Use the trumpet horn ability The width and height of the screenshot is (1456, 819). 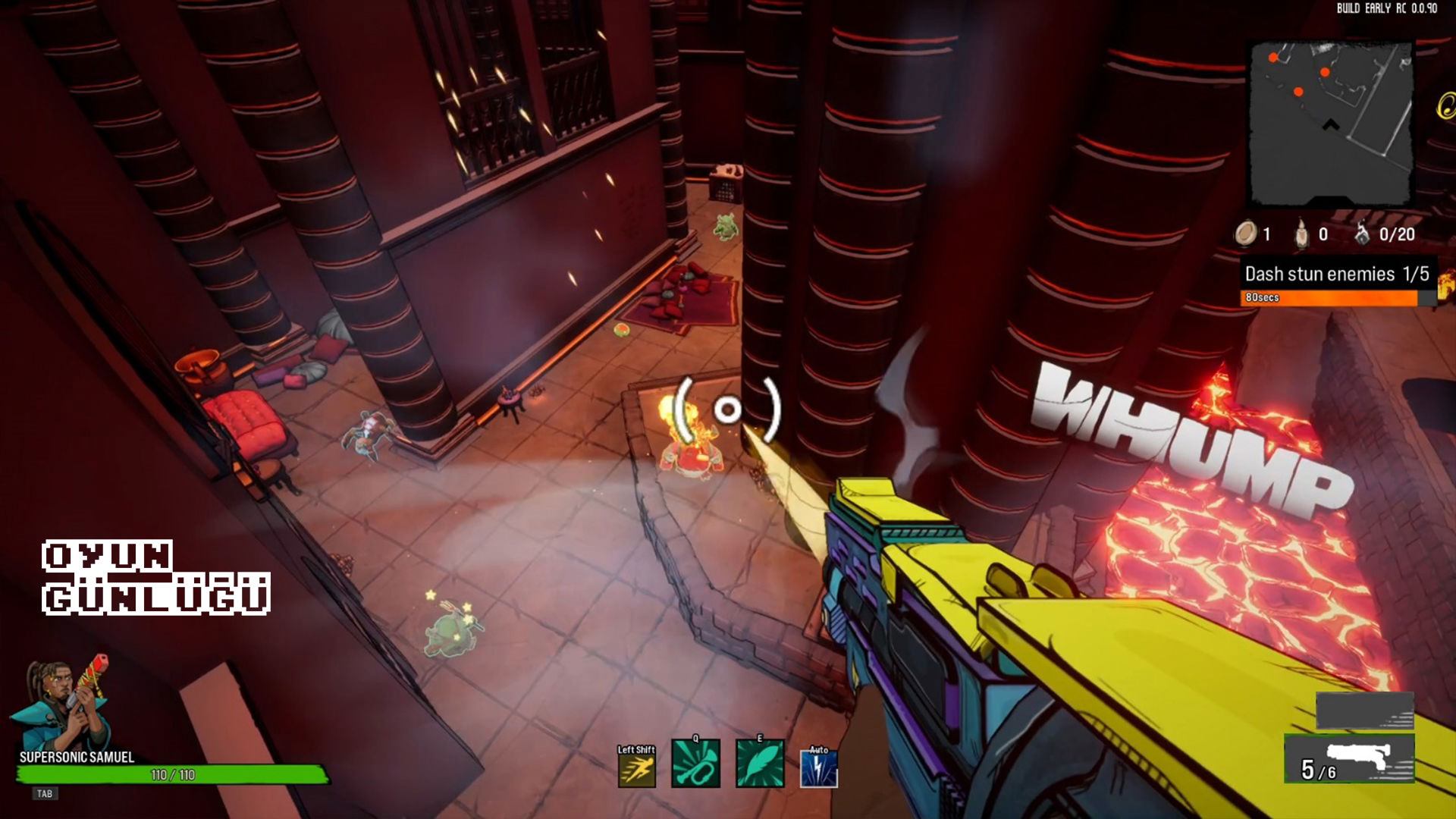coord(695,764)
